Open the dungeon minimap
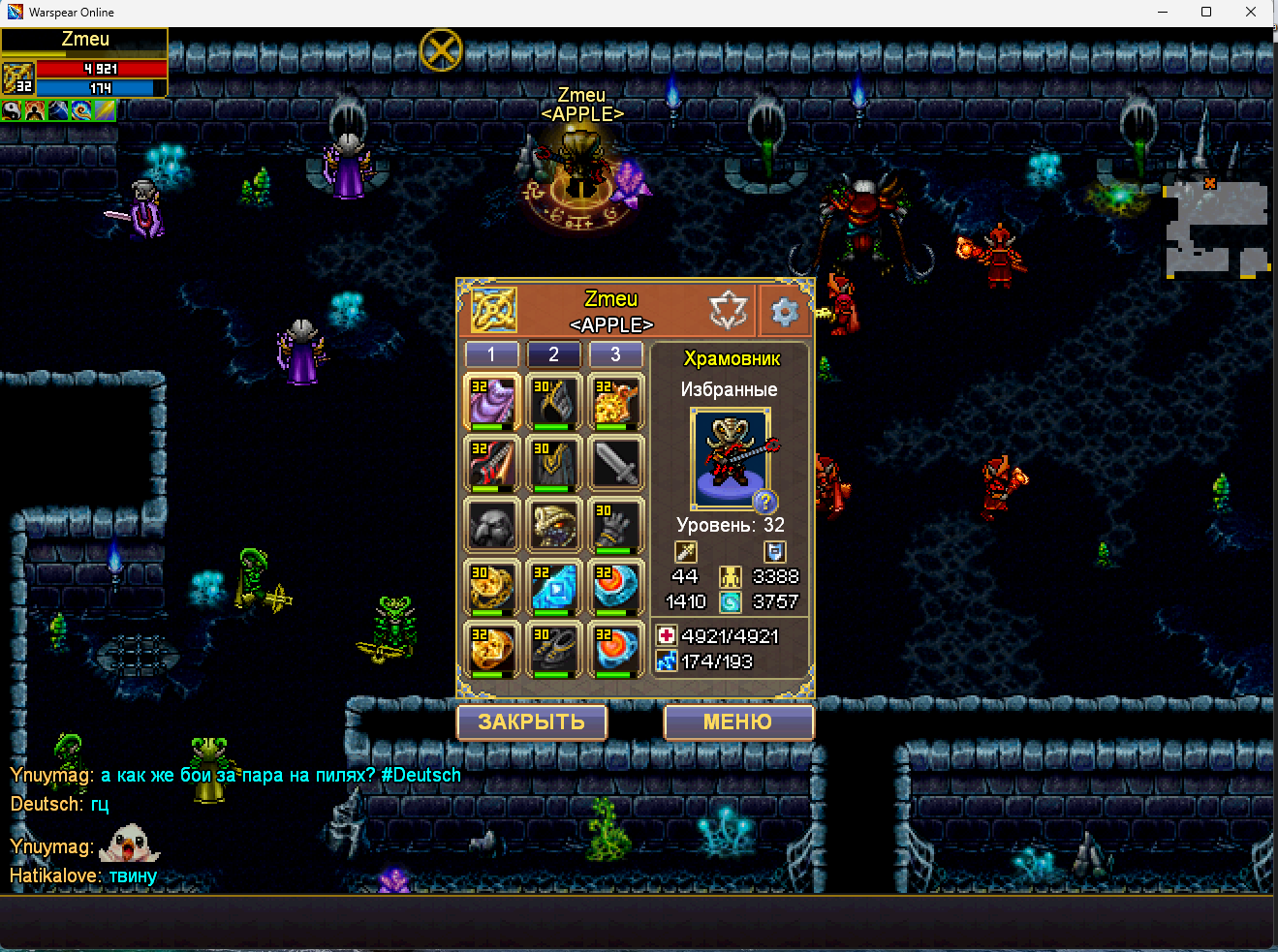This screenshot has width=1278, height=952. coord(1216,229)
